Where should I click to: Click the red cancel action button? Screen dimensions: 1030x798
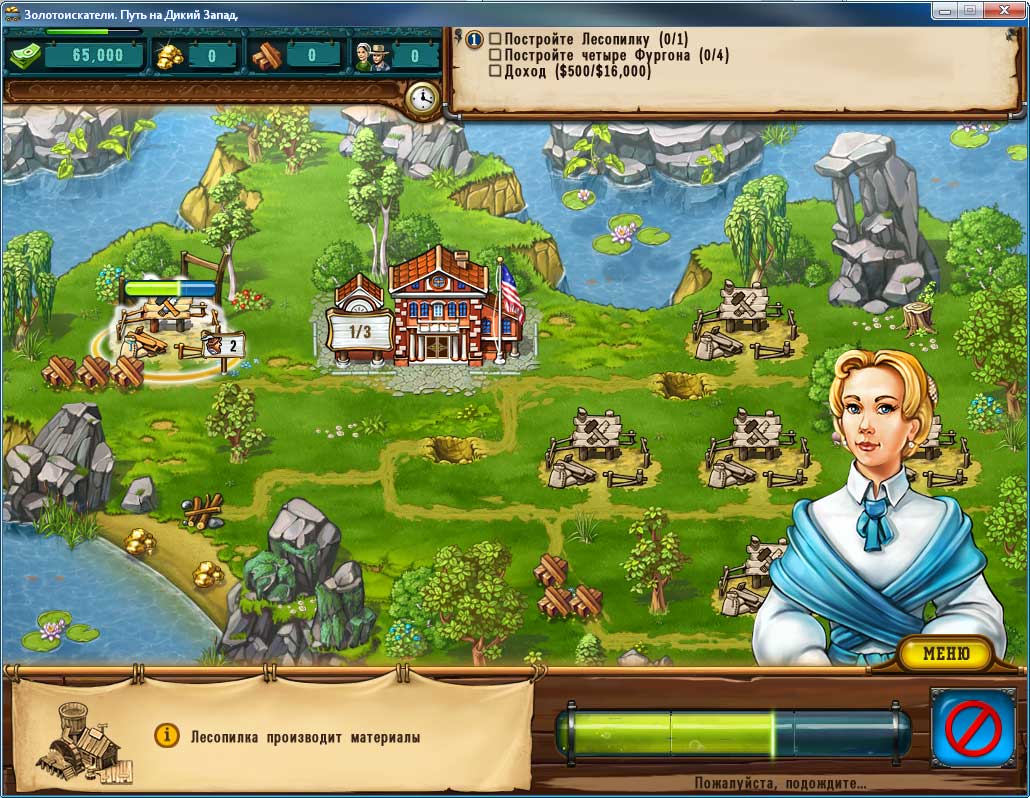tap(972, 726)
